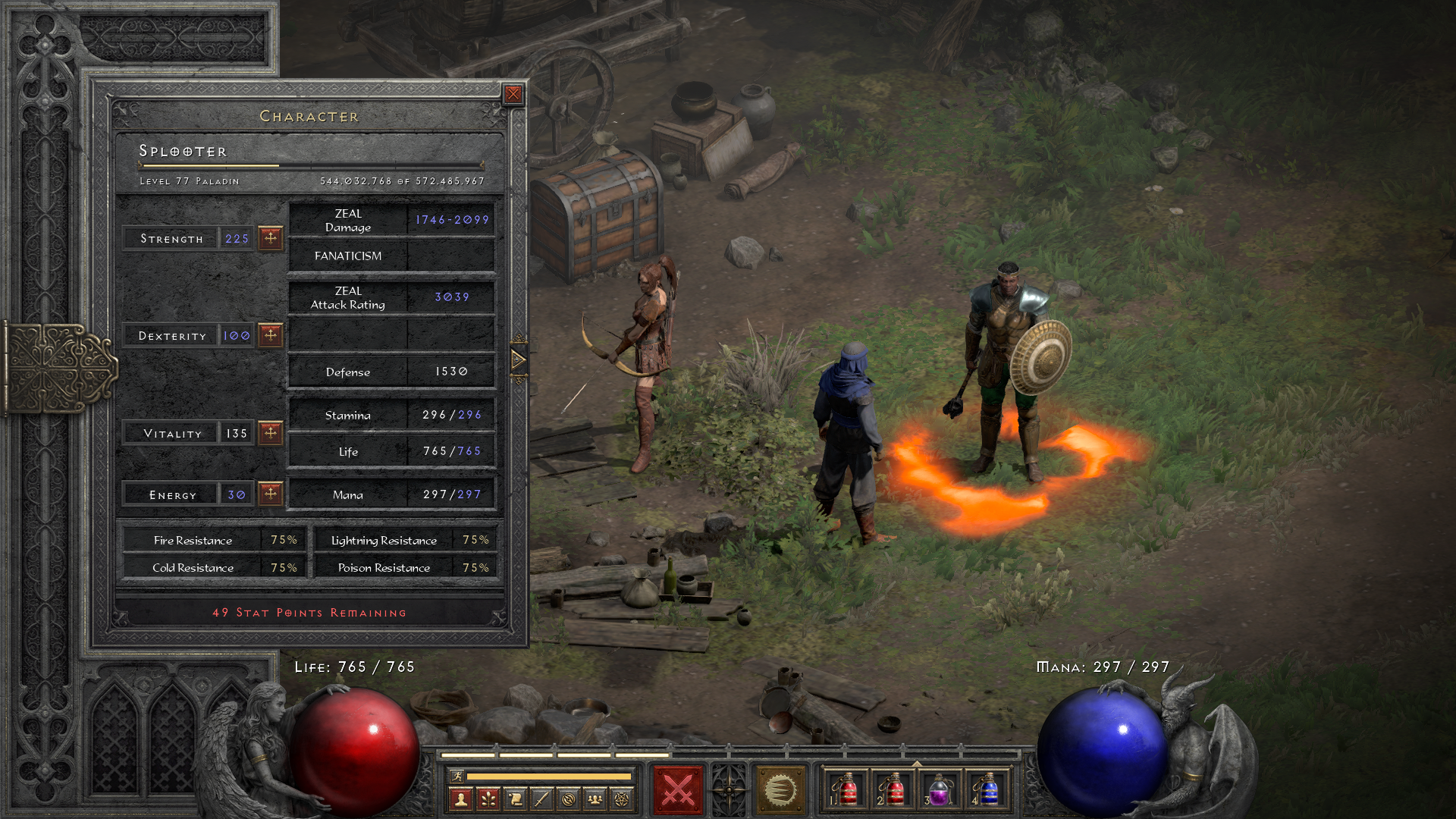Select the Fanaticism aura right skill slot
Screen dimensions: 1456x819
[x=781, y=789]
